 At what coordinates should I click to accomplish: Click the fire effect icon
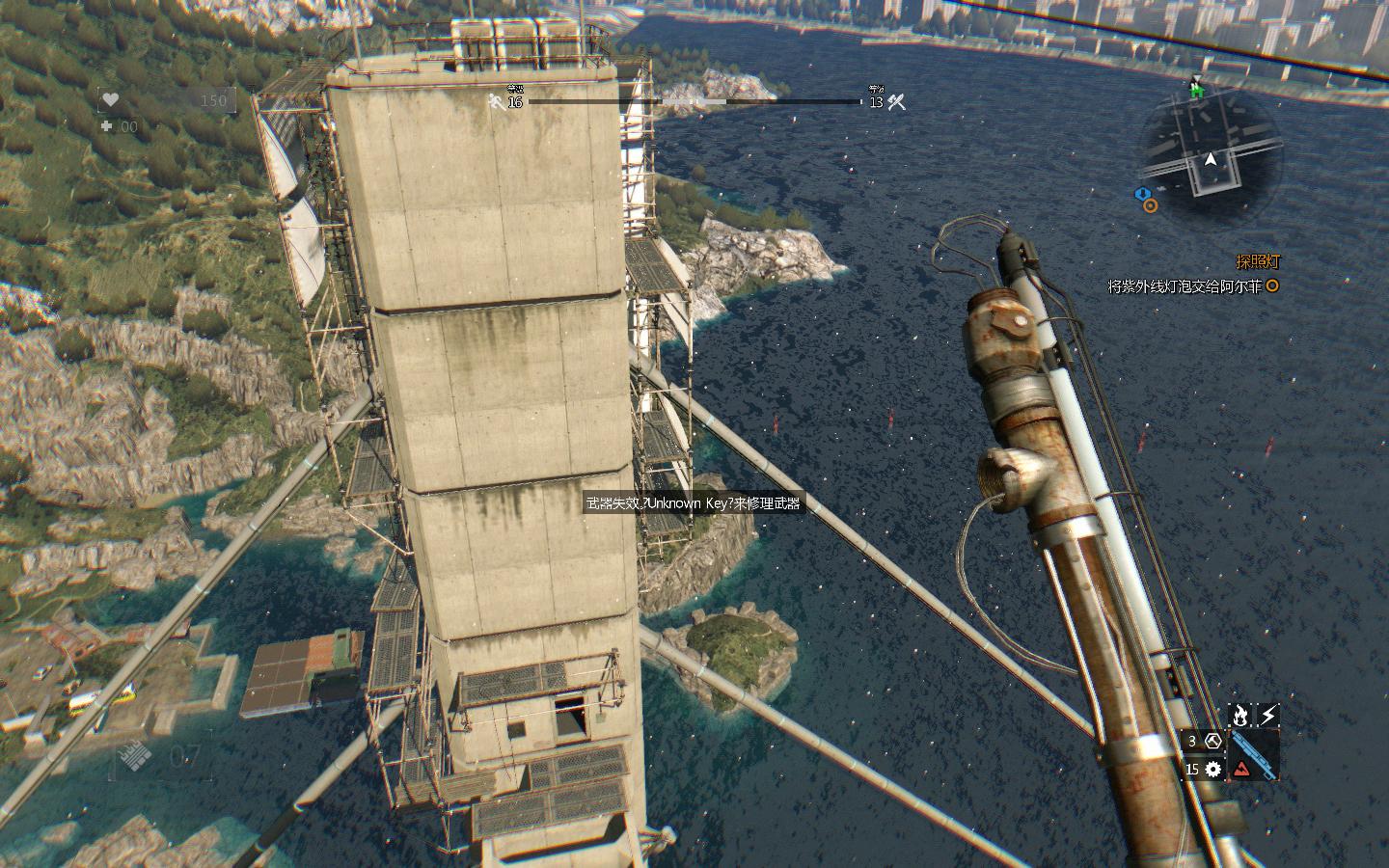coord(1240,715)
